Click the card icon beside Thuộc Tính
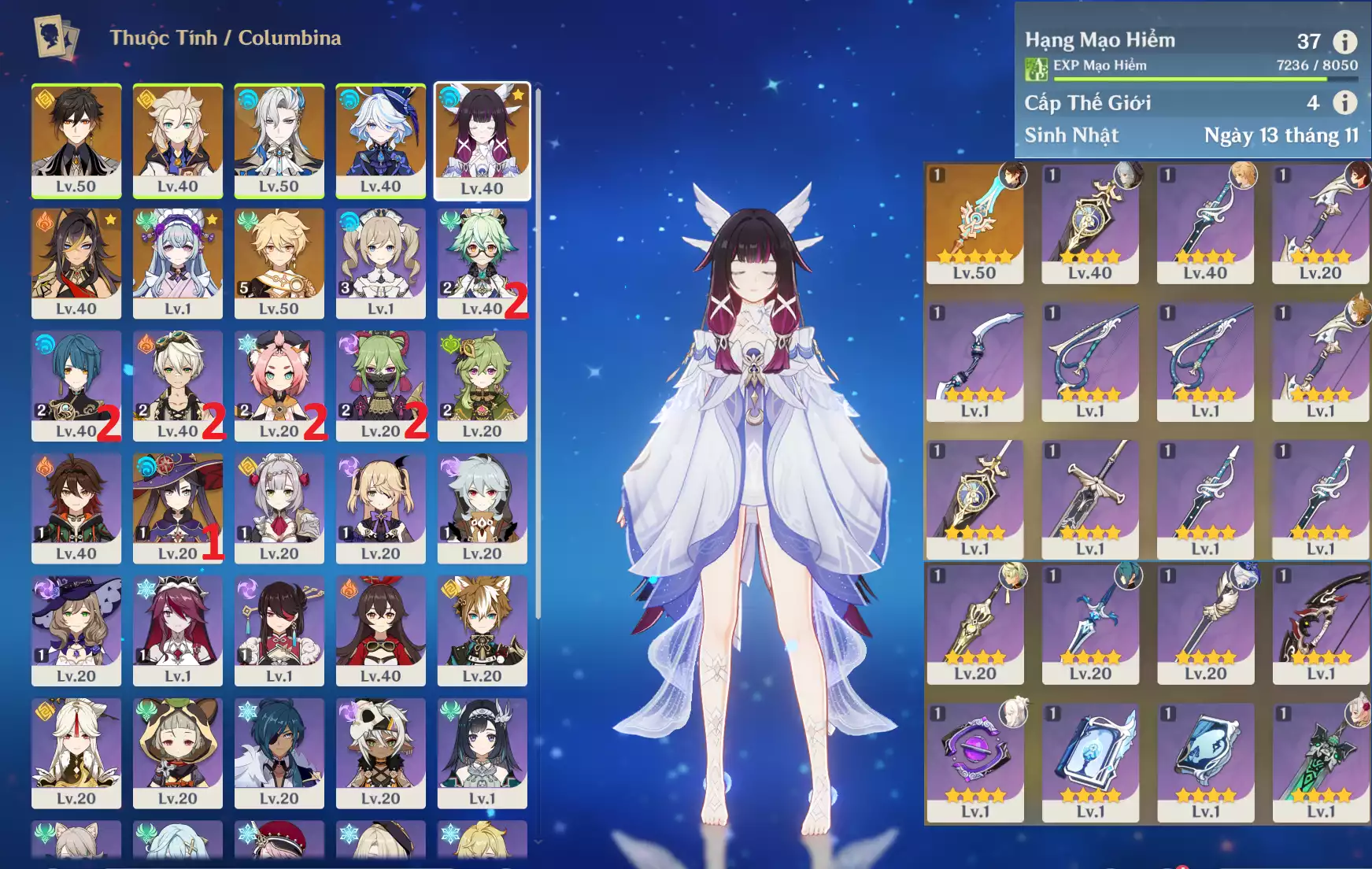The image size is (1372, 869). click(x=57, y=37)
